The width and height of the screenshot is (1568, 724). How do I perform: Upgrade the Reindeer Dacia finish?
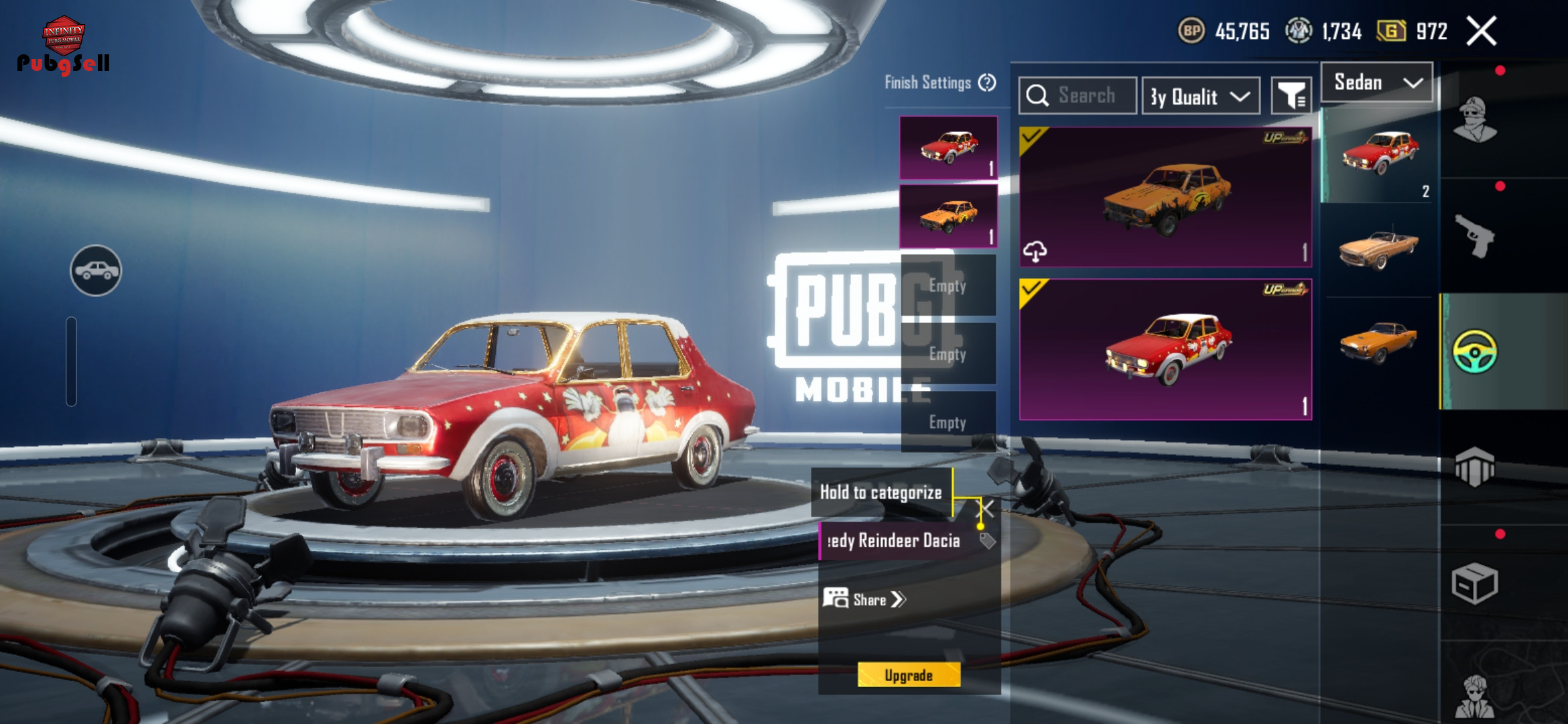[909, 674]
